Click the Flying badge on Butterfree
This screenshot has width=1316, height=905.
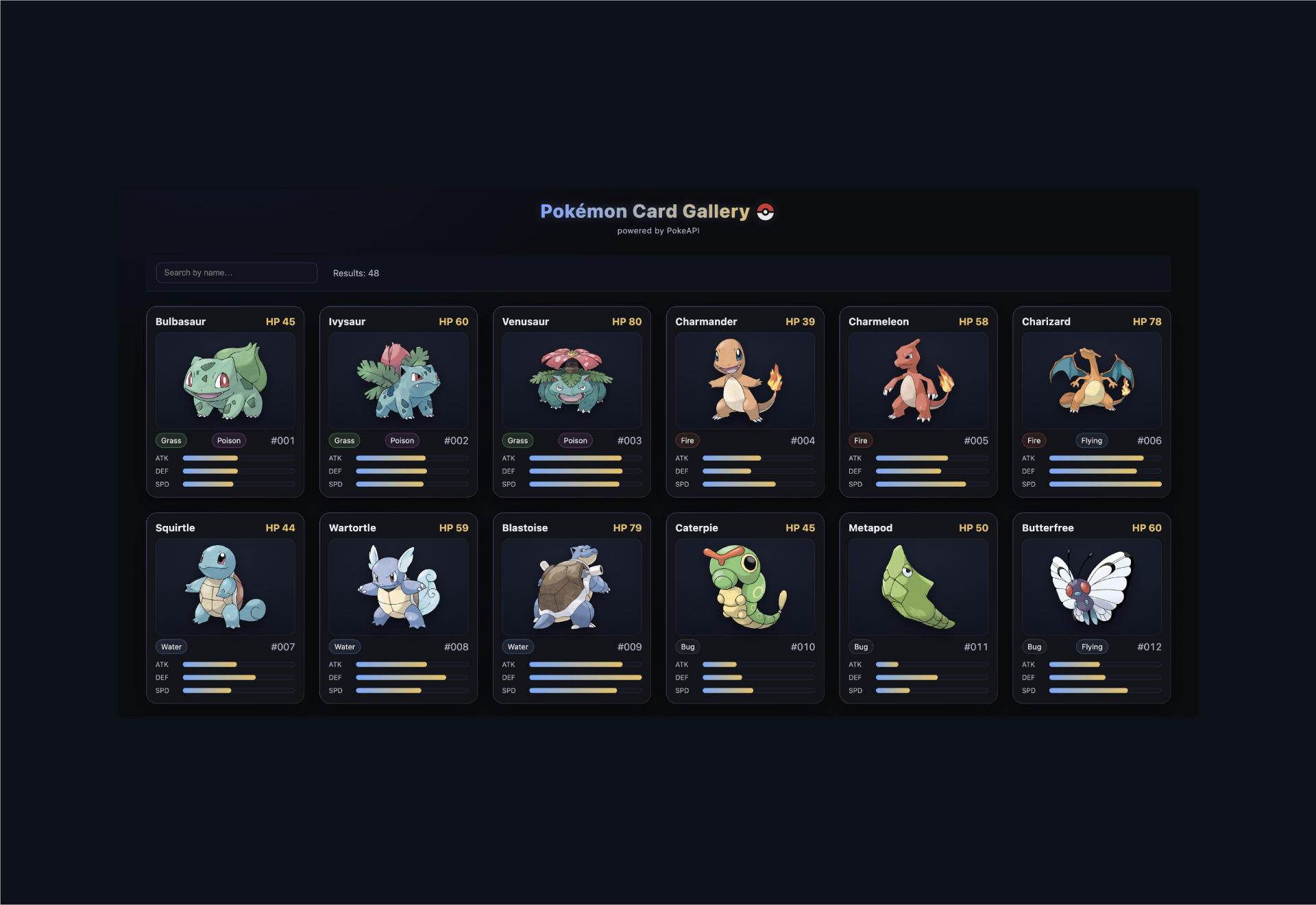[x=1091, y=647]
